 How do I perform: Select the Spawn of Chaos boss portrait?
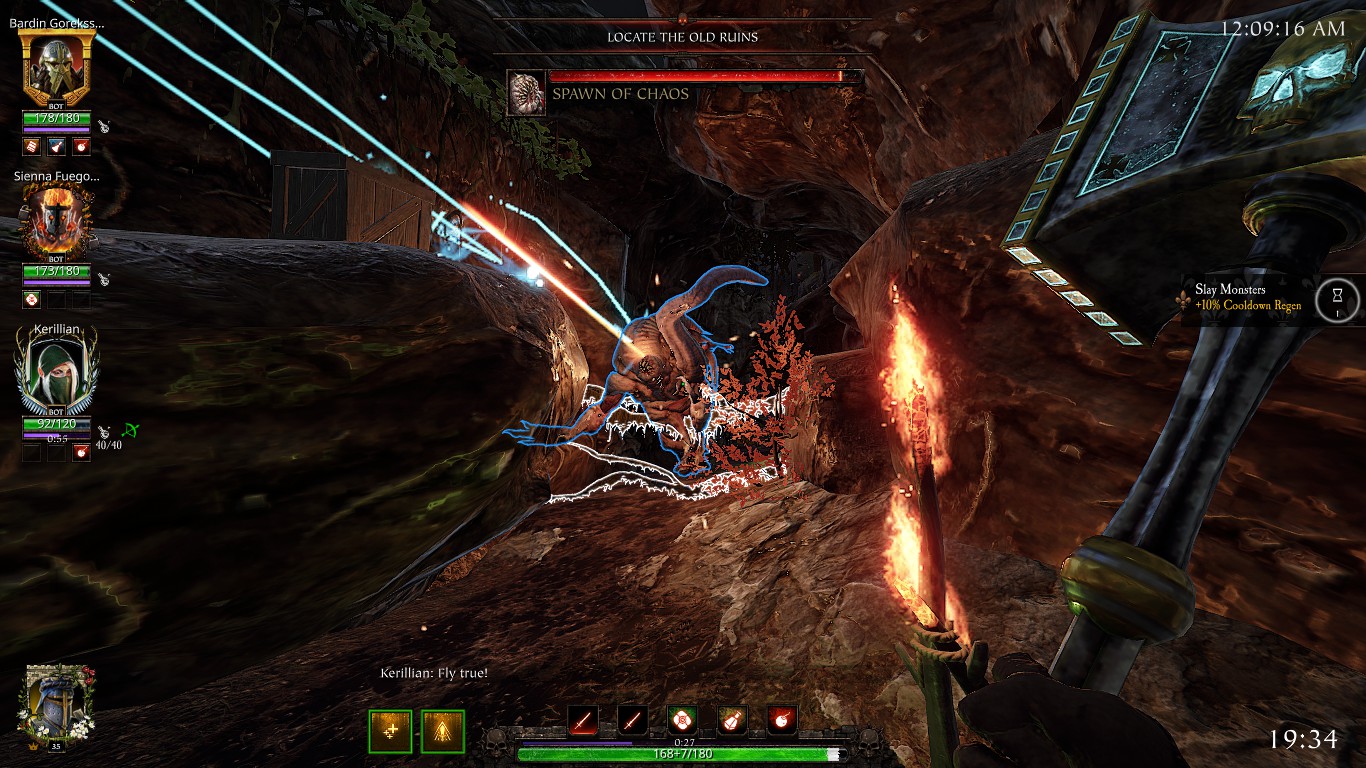click(x=526, y=93)
